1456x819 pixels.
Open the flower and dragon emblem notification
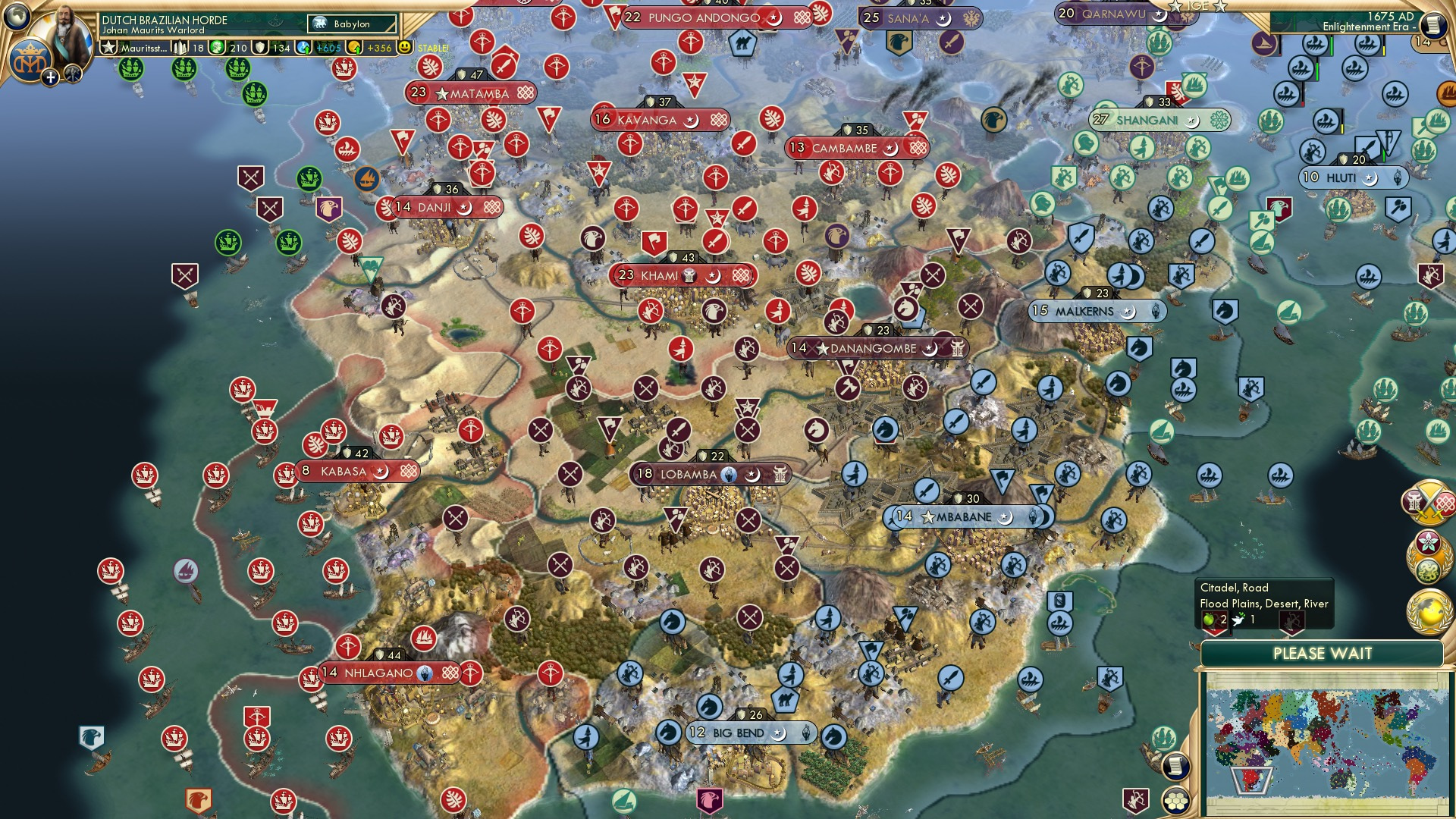click(x=1428, y=555)
